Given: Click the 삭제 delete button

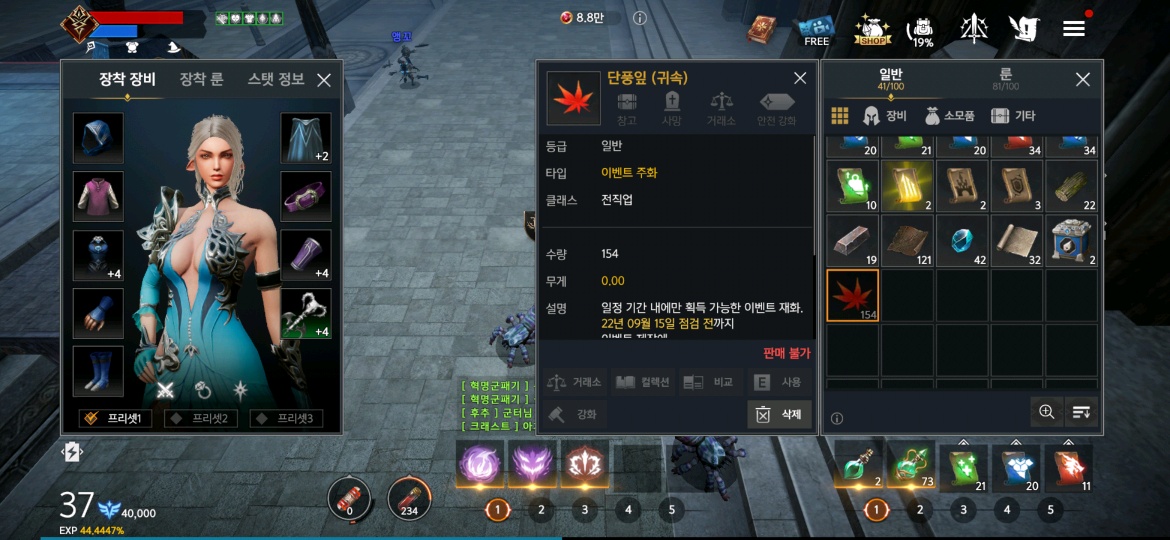Looking at the screenshot, I should [779, 414].
